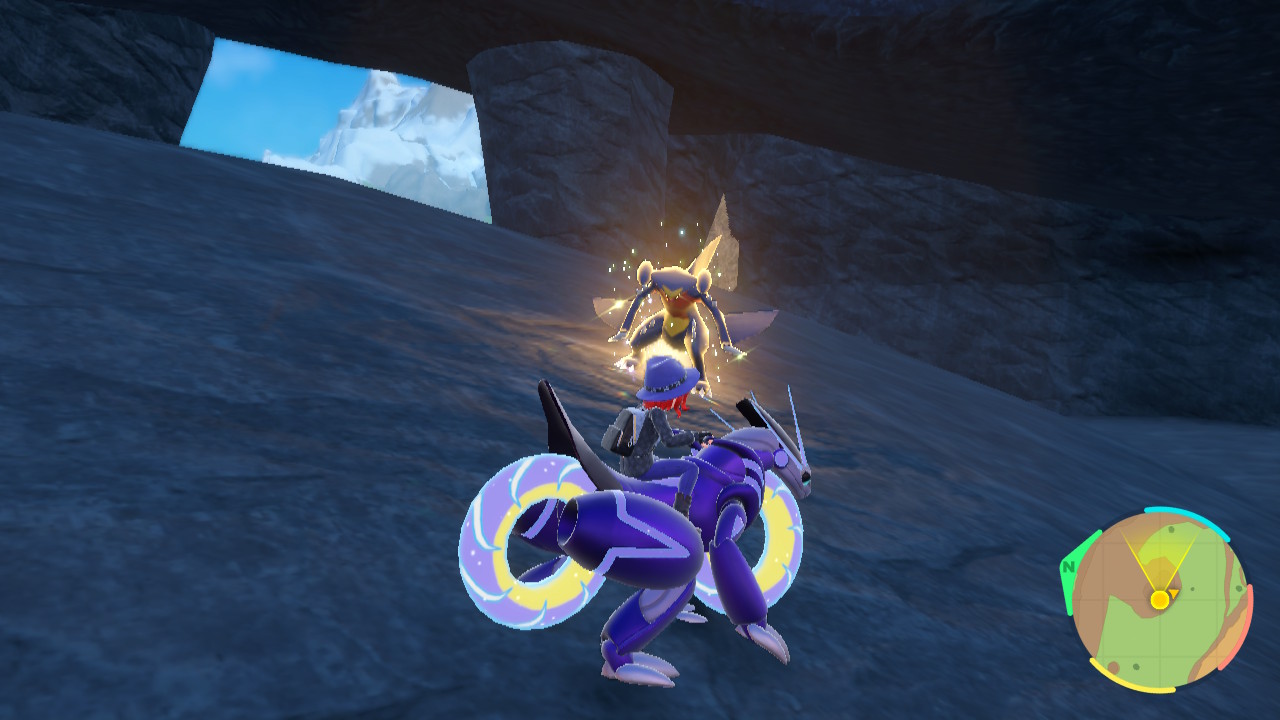The image size is (1280, 720).
Task: Select a green landmark dot on the minimap
Action: tap(1173, 530)
